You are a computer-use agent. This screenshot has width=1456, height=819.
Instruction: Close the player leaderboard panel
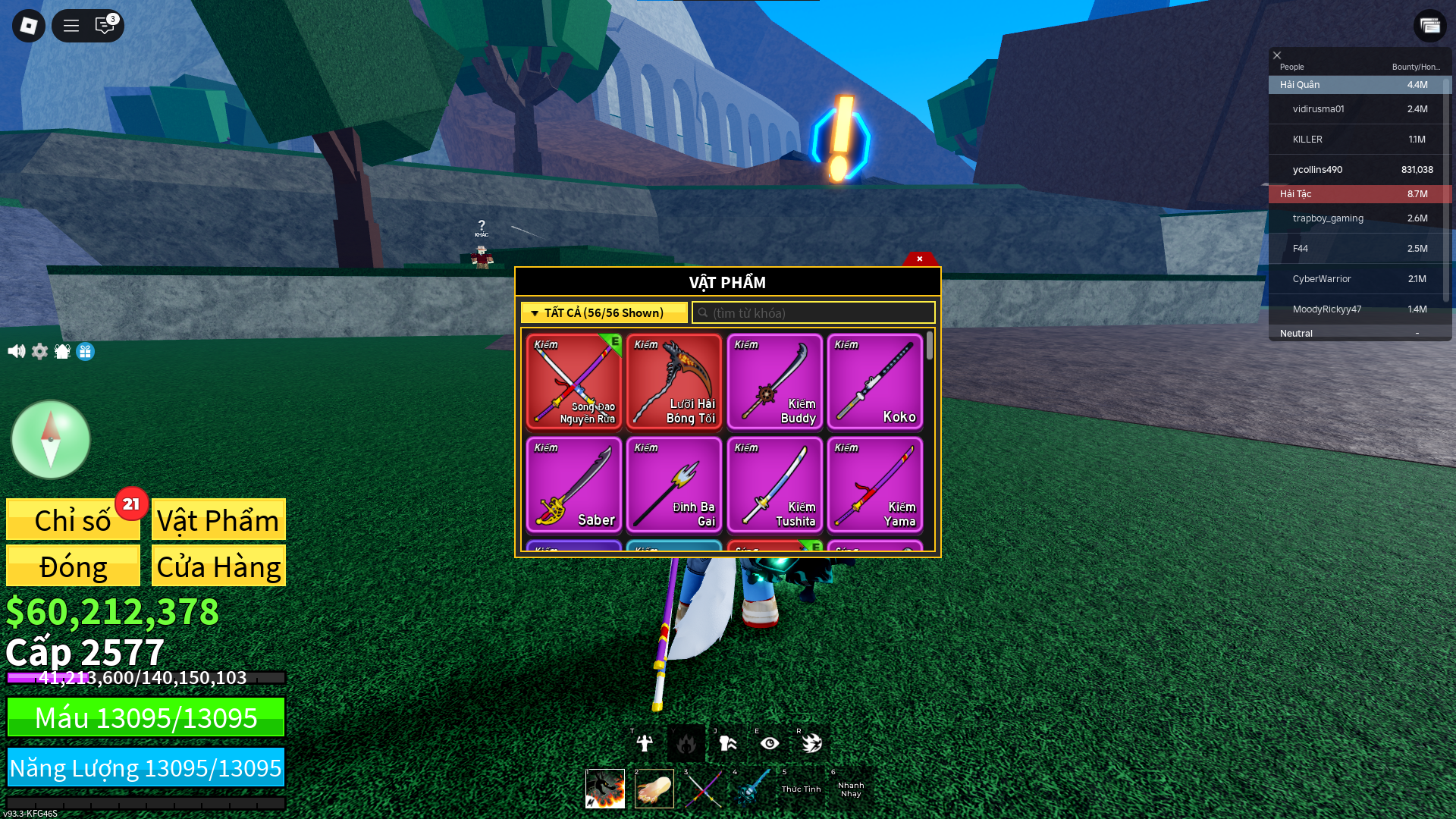tap(1277, 55)
